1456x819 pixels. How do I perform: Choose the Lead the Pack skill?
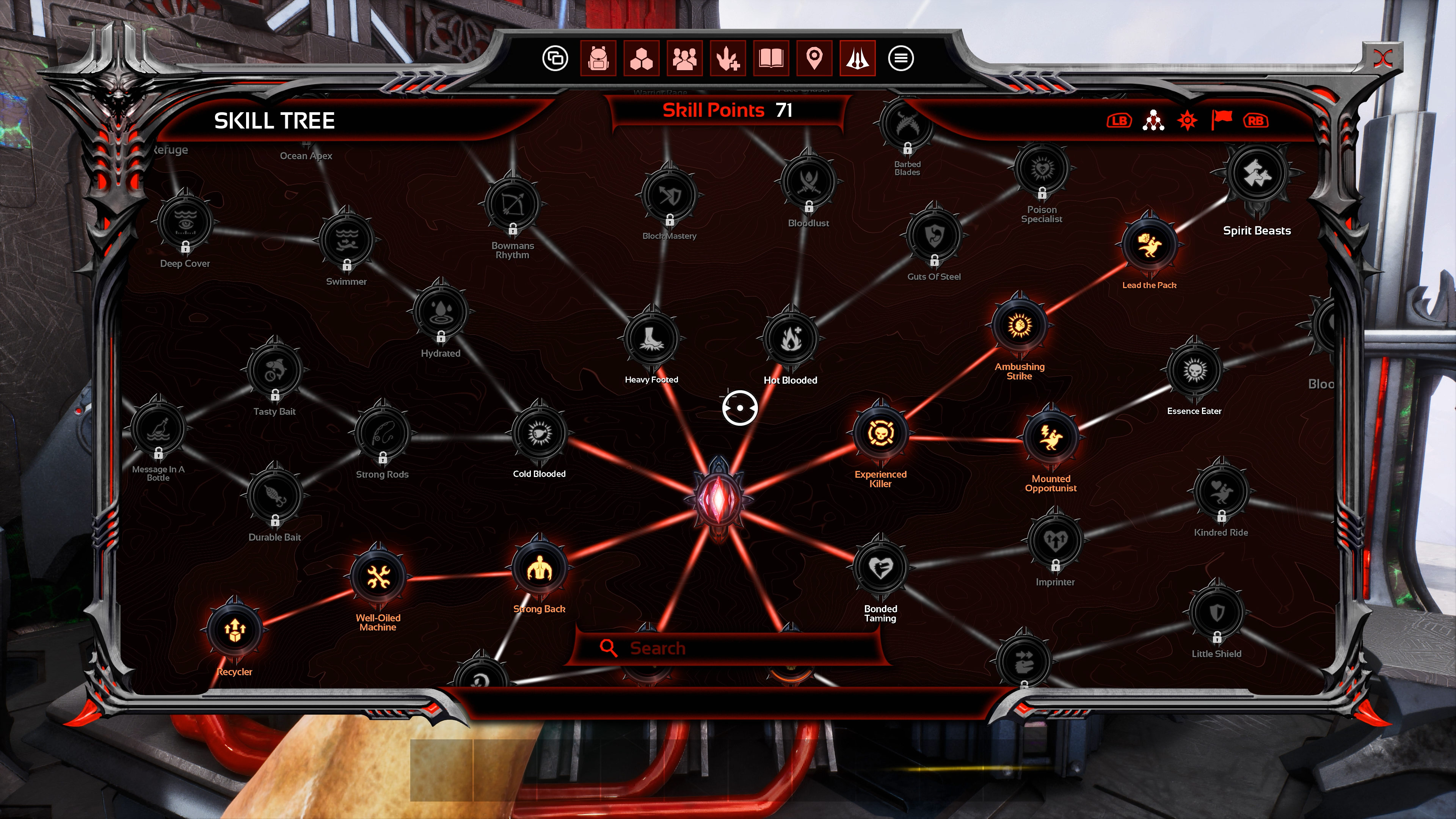point(1148,244)
